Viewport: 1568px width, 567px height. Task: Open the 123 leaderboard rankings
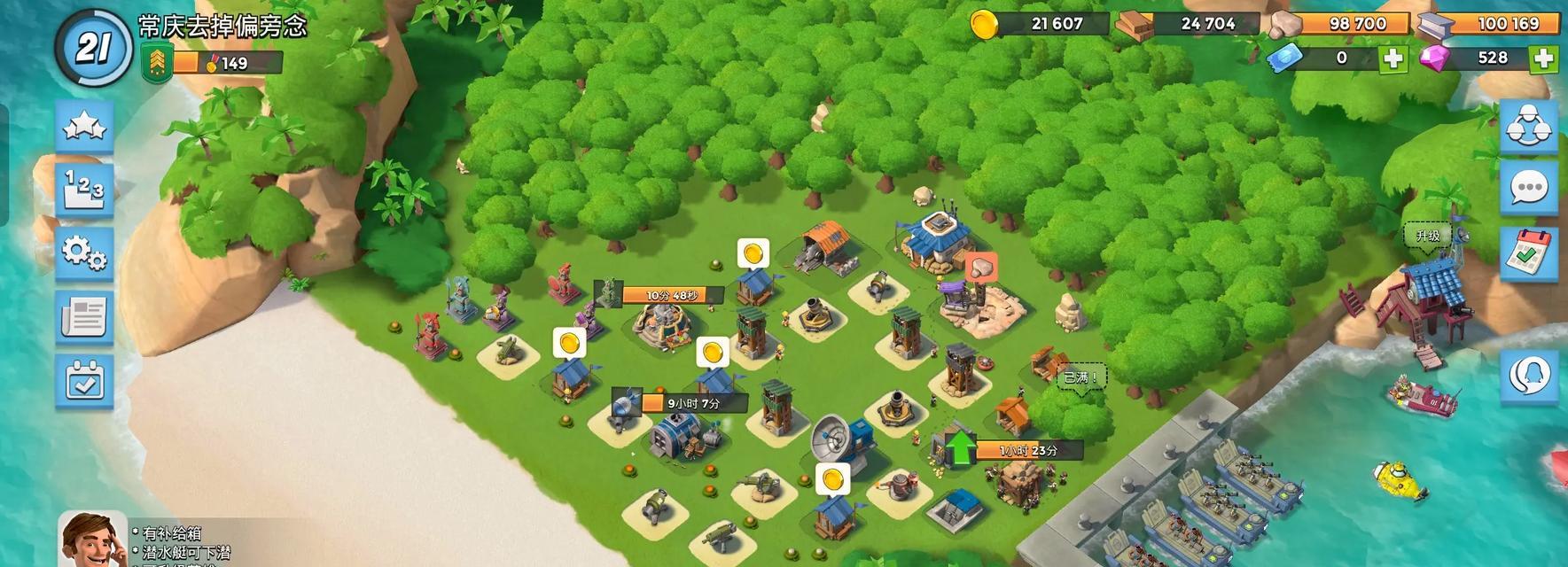point(85,189)
